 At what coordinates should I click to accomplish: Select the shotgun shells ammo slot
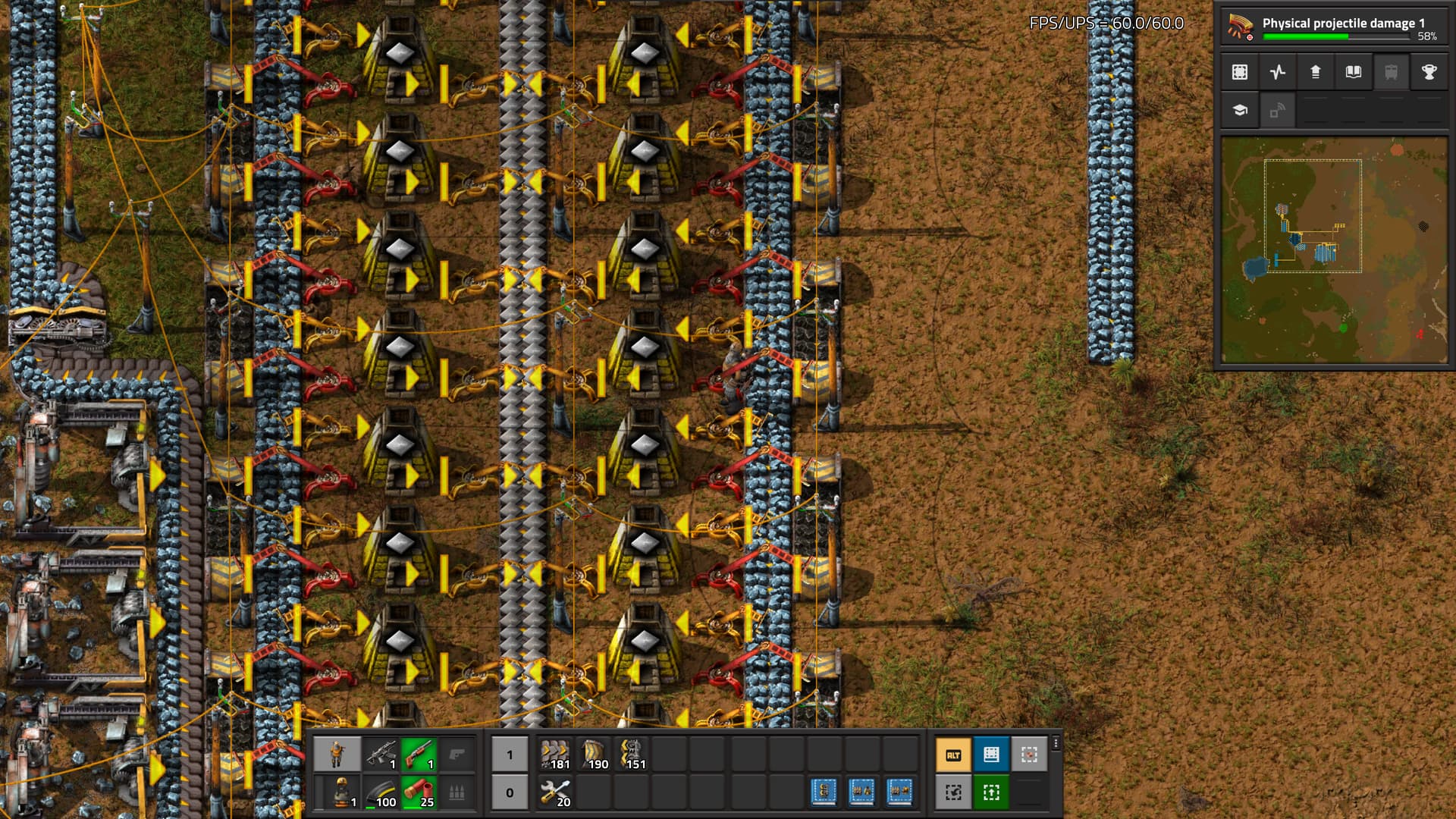pyautogui.click(x=419, y=792)
